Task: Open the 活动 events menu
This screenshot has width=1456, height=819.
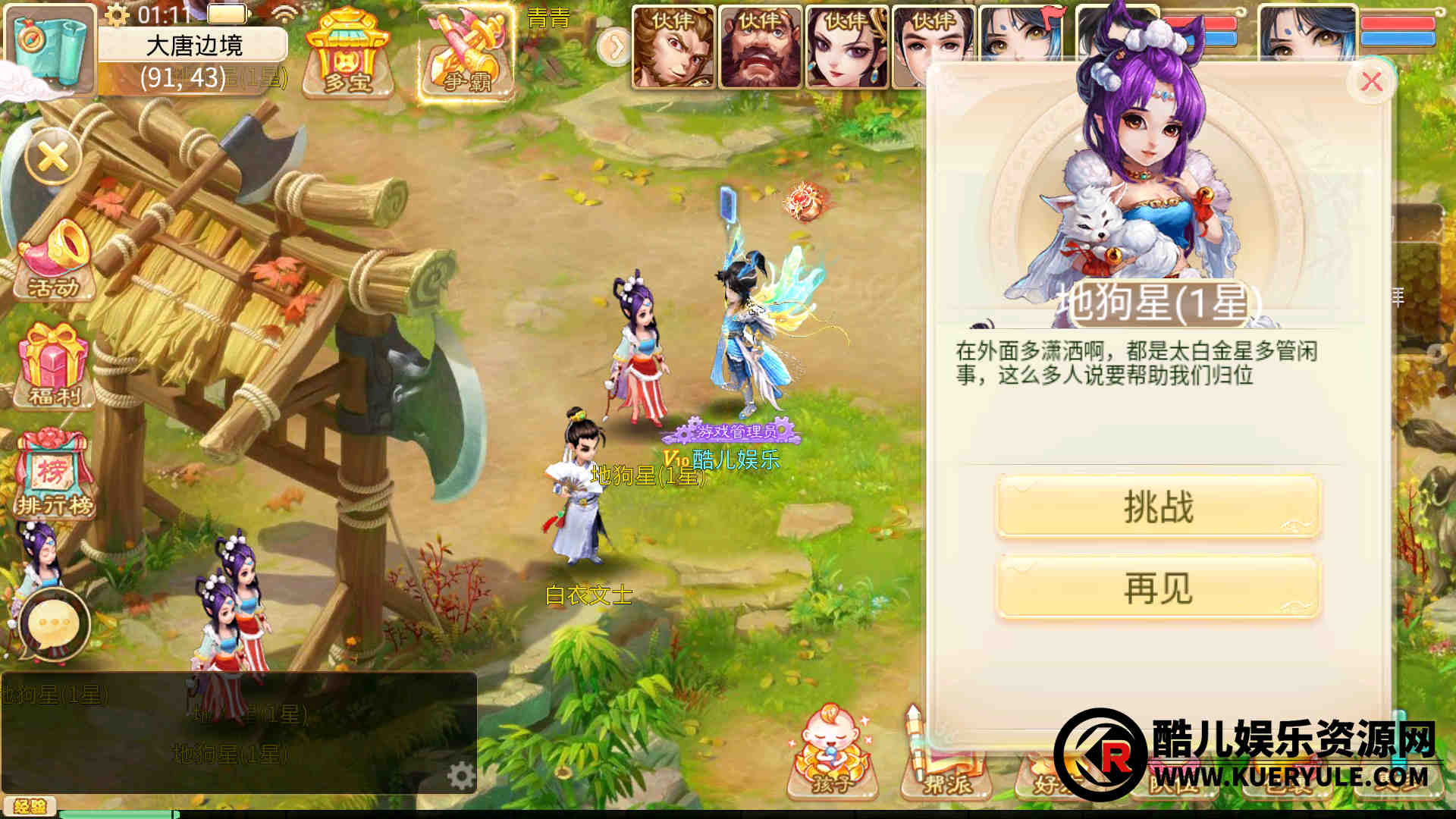Action: (53, 262)
